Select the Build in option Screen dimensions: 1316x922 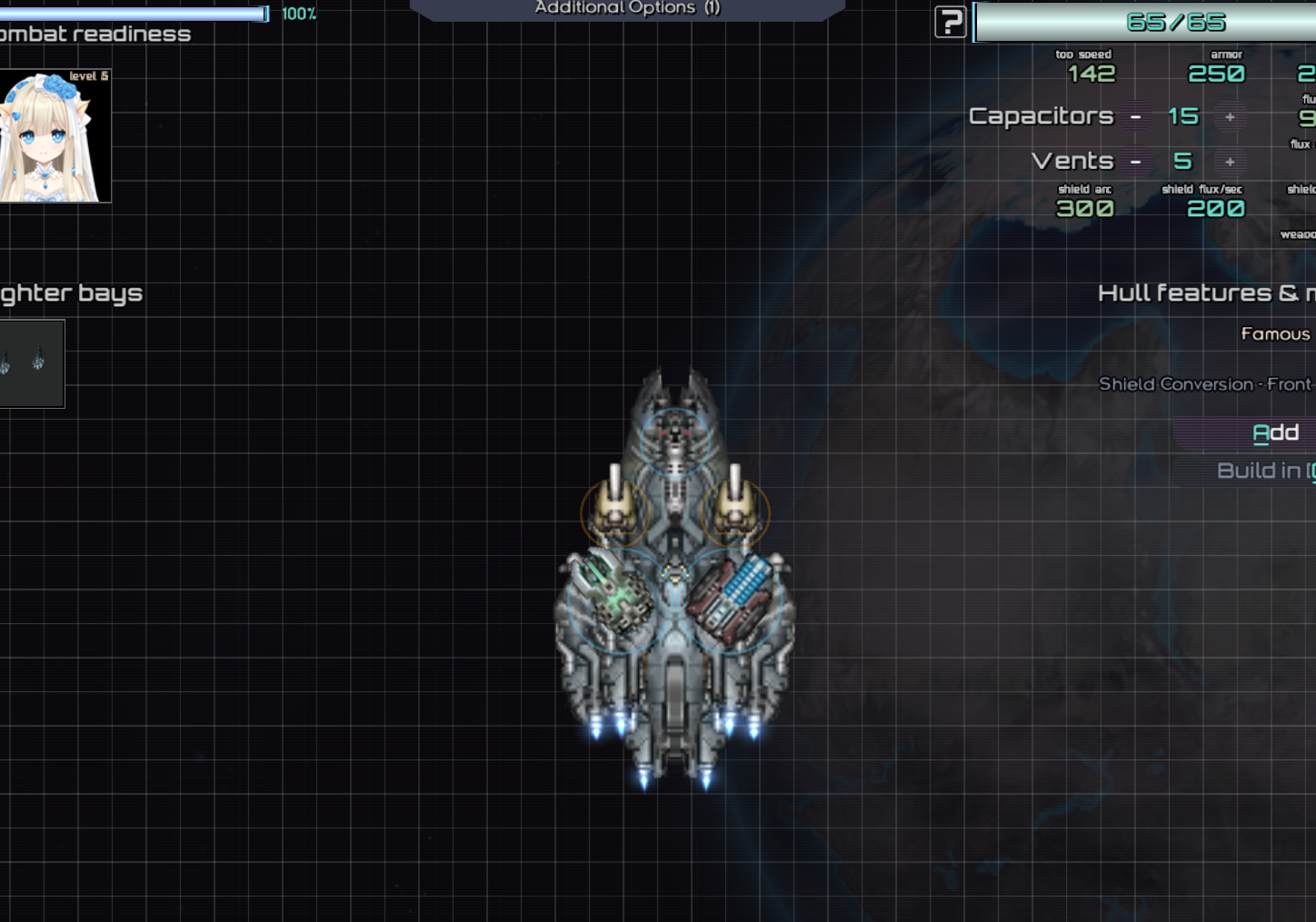point(1264,471)
